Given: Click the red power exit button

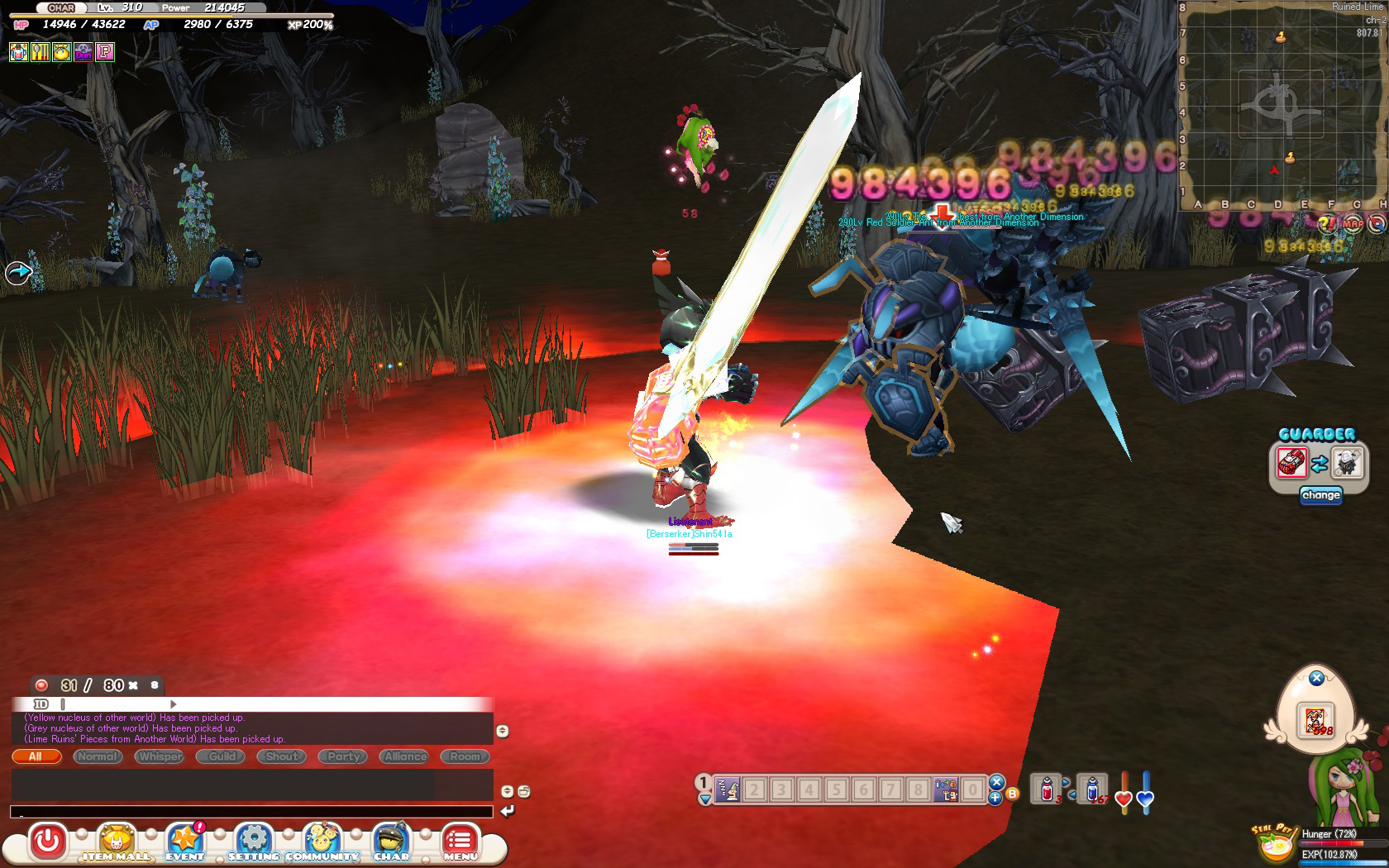Looking at the screenshot, I should [x=48, y=842].
